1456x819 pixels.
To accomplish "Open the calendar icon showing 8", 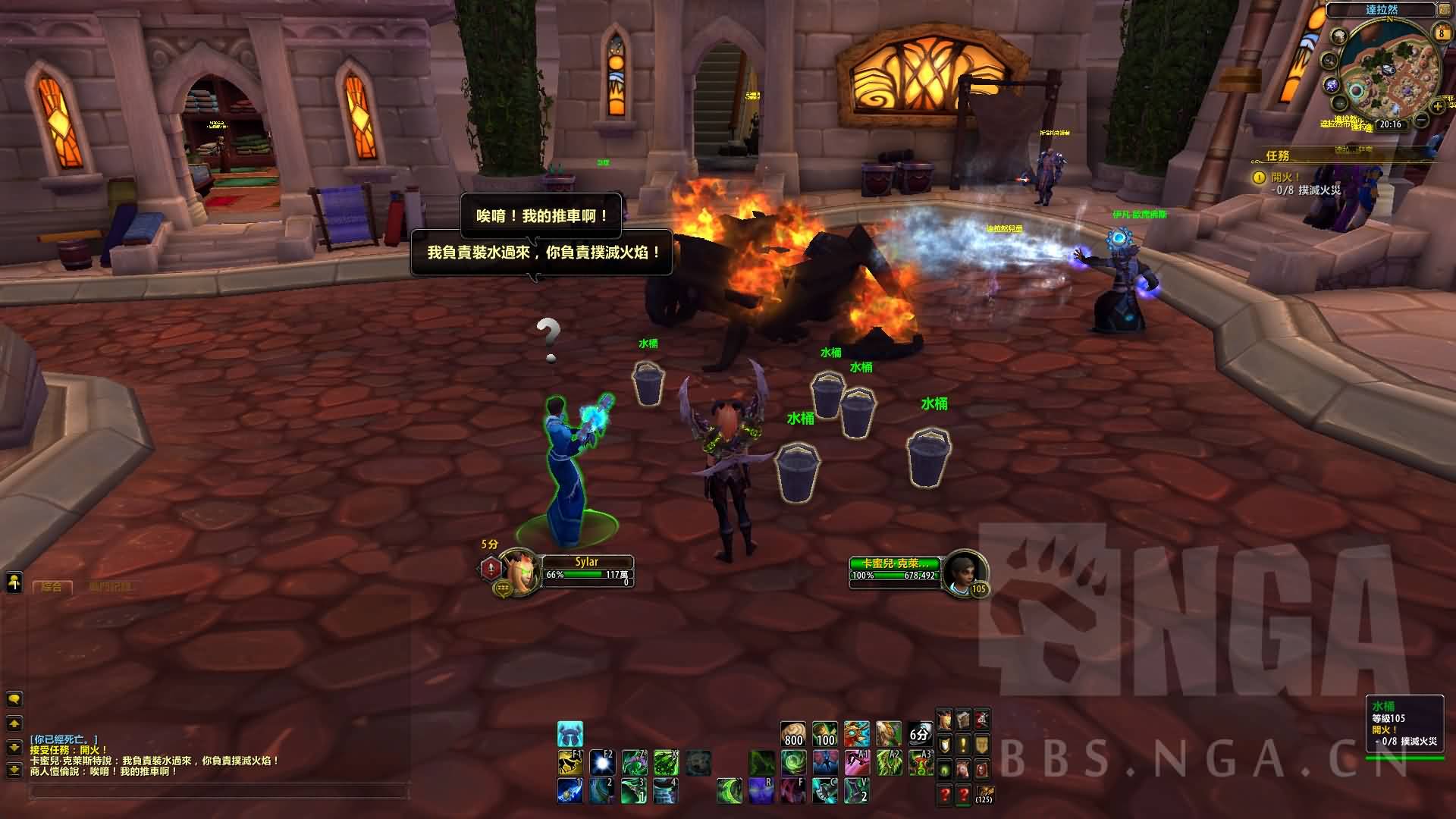I will pos(1442,33).
